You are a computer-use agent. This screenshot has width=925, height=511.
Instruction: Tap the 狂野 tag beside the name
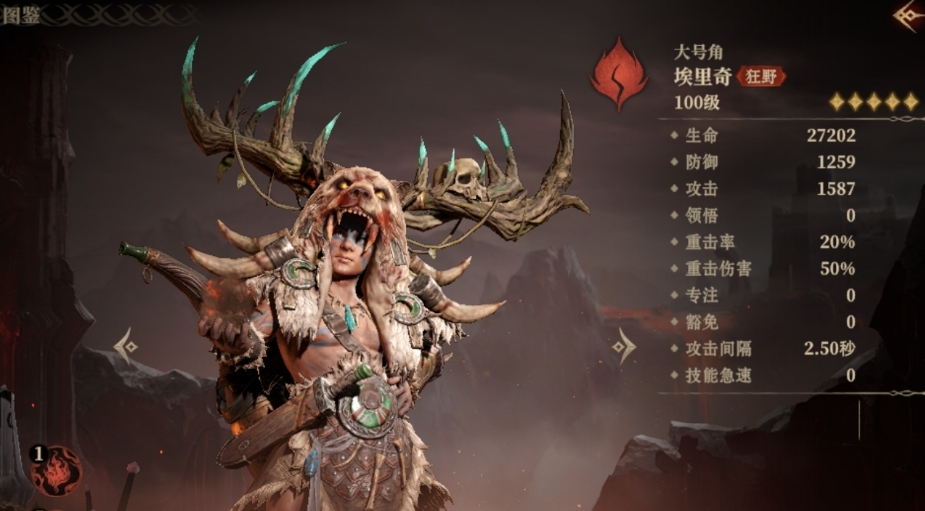point(761,76)
